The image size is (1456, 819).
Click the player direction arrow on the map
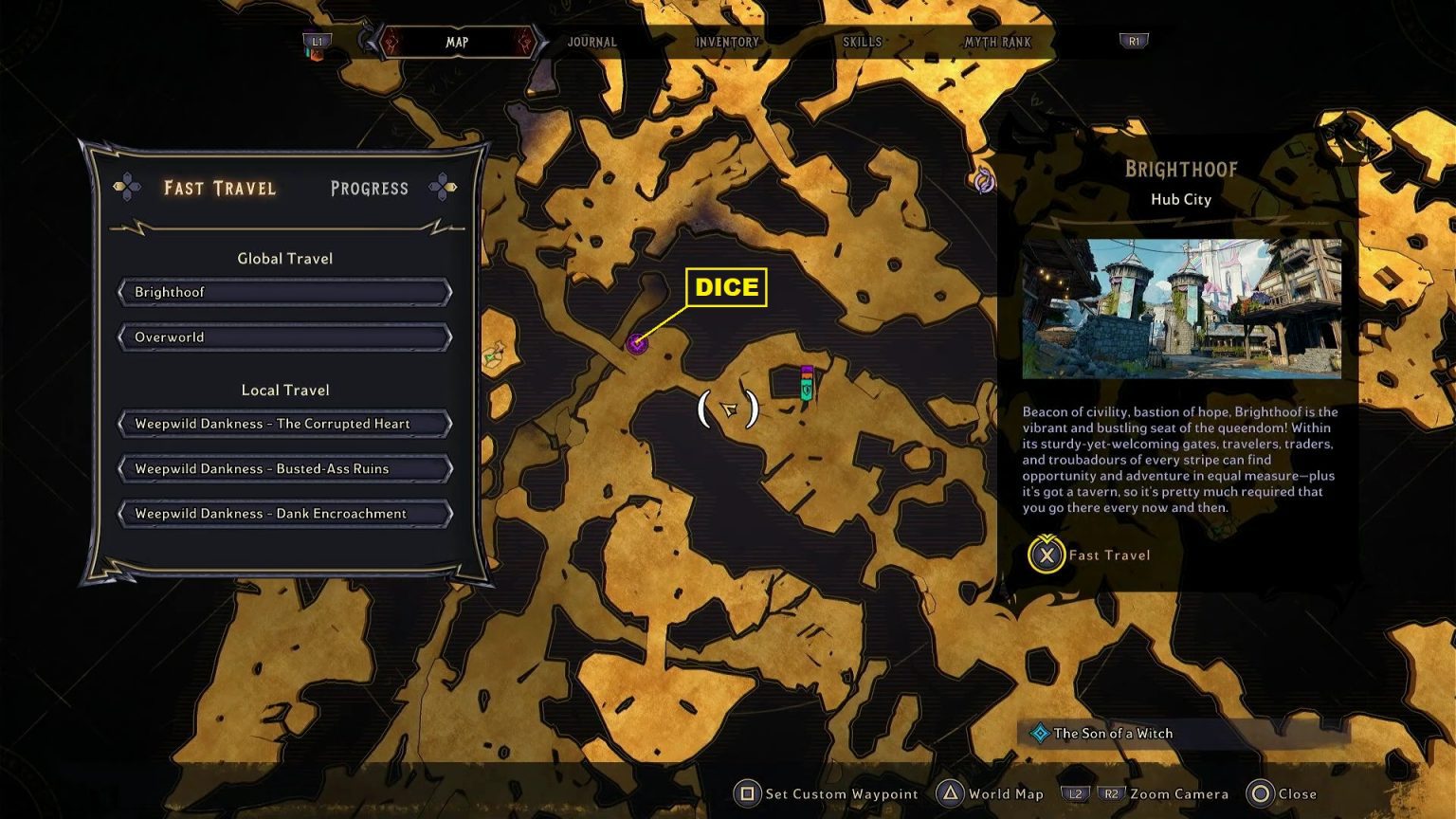pyautogui.click(x=730, y=409)
